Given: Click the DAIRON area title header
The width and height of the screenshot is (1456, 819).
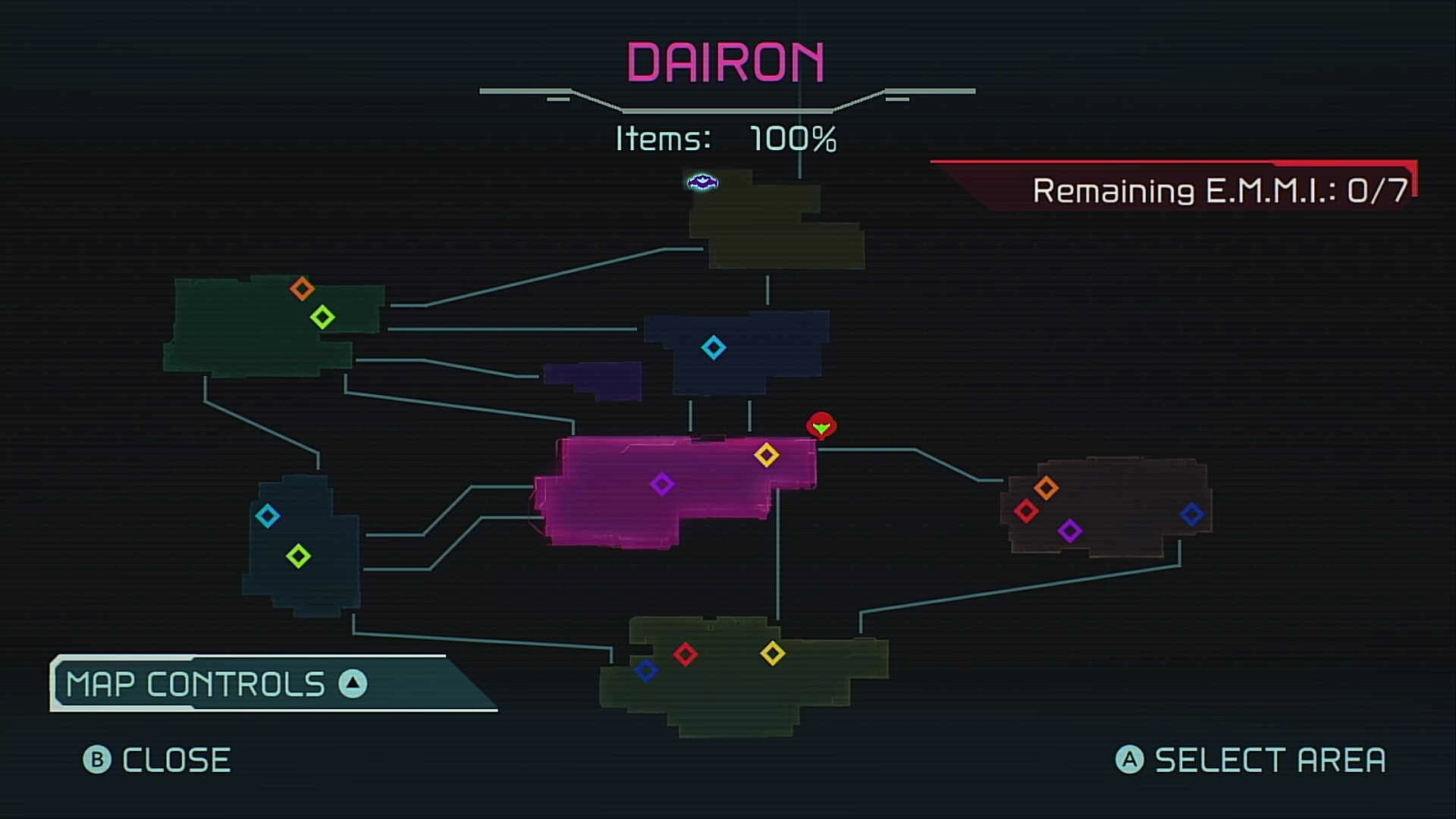Looking at the screenshot, I should tap(726, 64).
